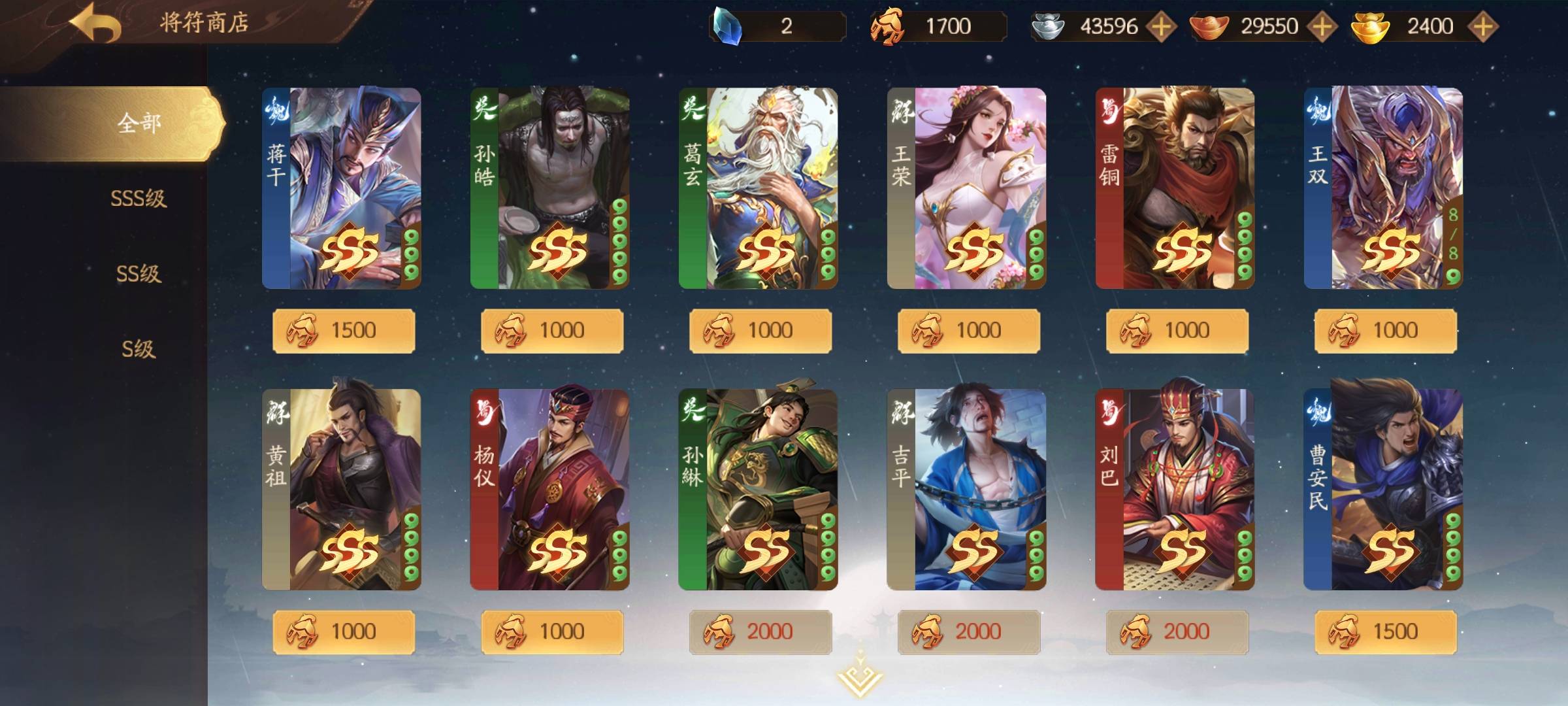Buy 杨仪 with the 1000 price button
This screenshot has height=706, width=1568.
552,632
